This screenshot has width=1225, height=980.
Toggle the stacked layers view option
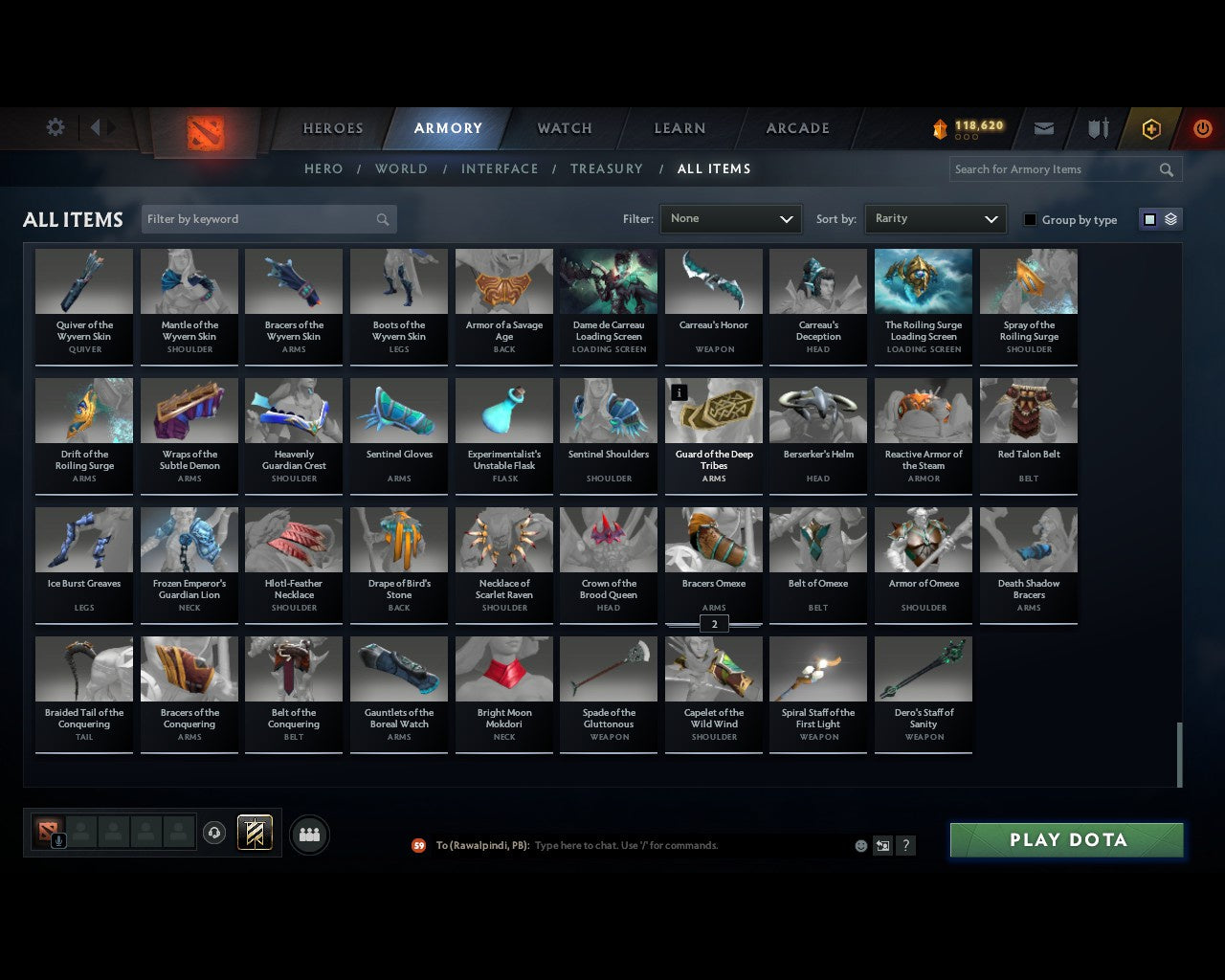pyautogui.click(x=1169, y=218)
